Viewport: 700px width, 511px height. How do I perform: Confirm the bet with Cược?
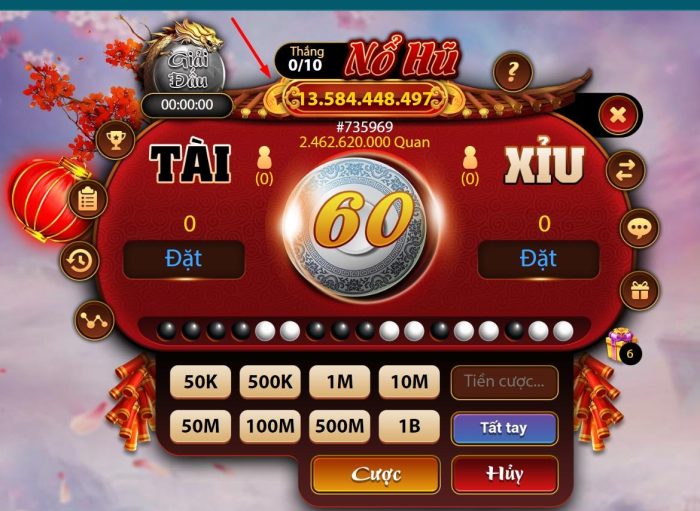click(x=375, y=474)
